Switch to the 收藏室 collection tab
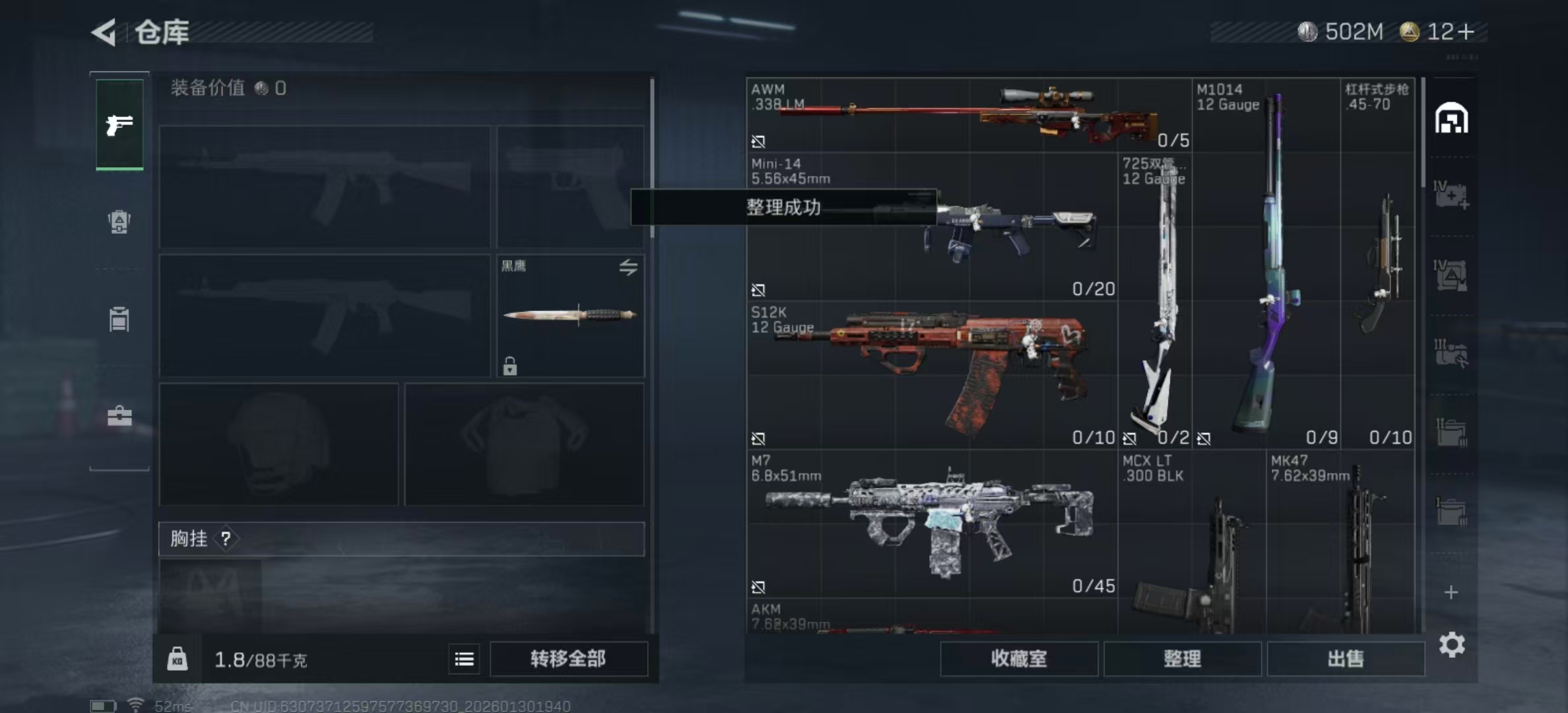 [1021, 659]
